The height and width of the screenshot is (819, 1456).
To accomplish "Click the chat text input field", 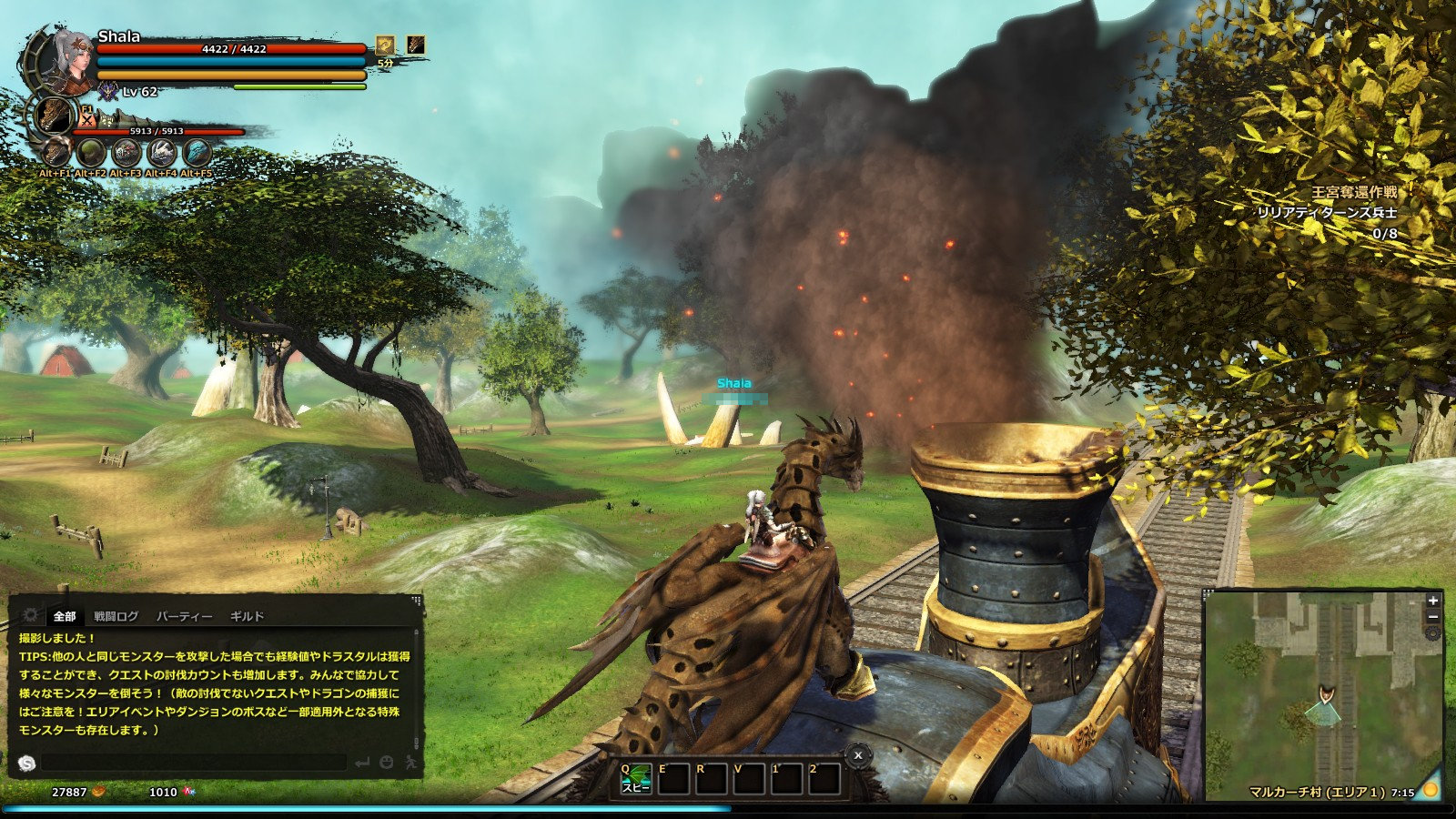I will click(x=193, y=763).
